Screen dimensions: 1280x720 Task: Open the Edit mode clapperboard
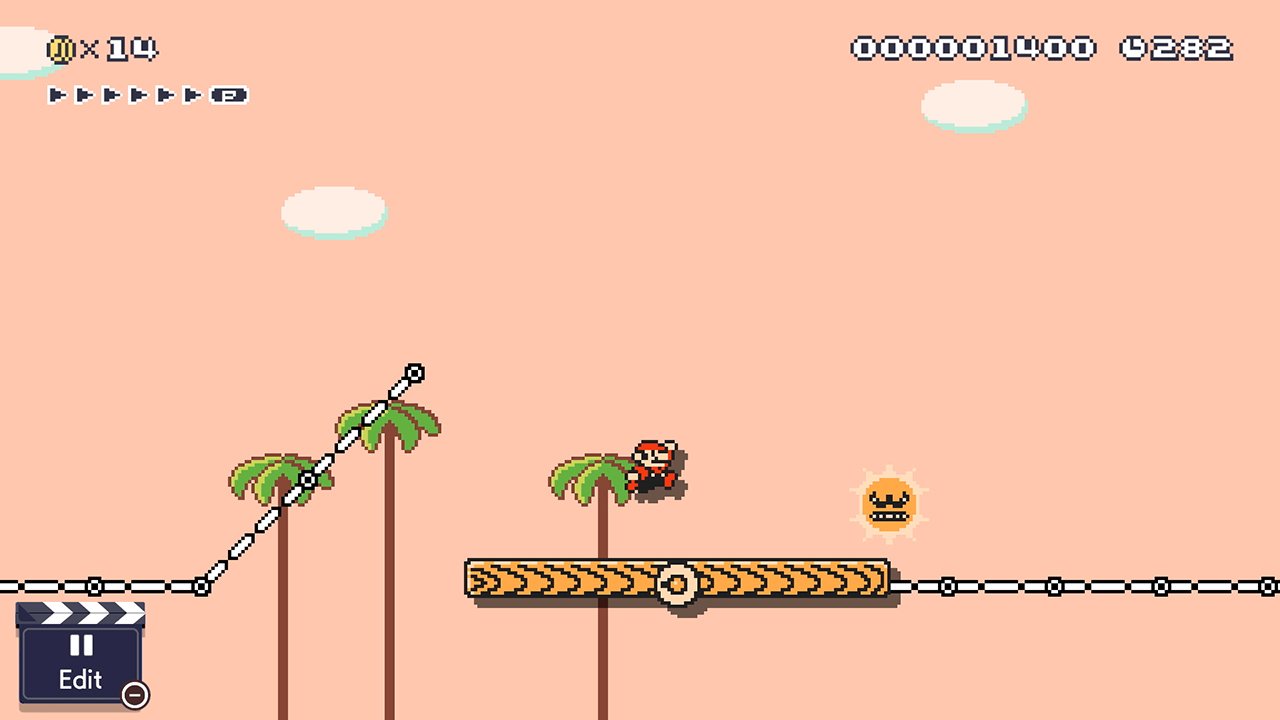coord(80,660)
